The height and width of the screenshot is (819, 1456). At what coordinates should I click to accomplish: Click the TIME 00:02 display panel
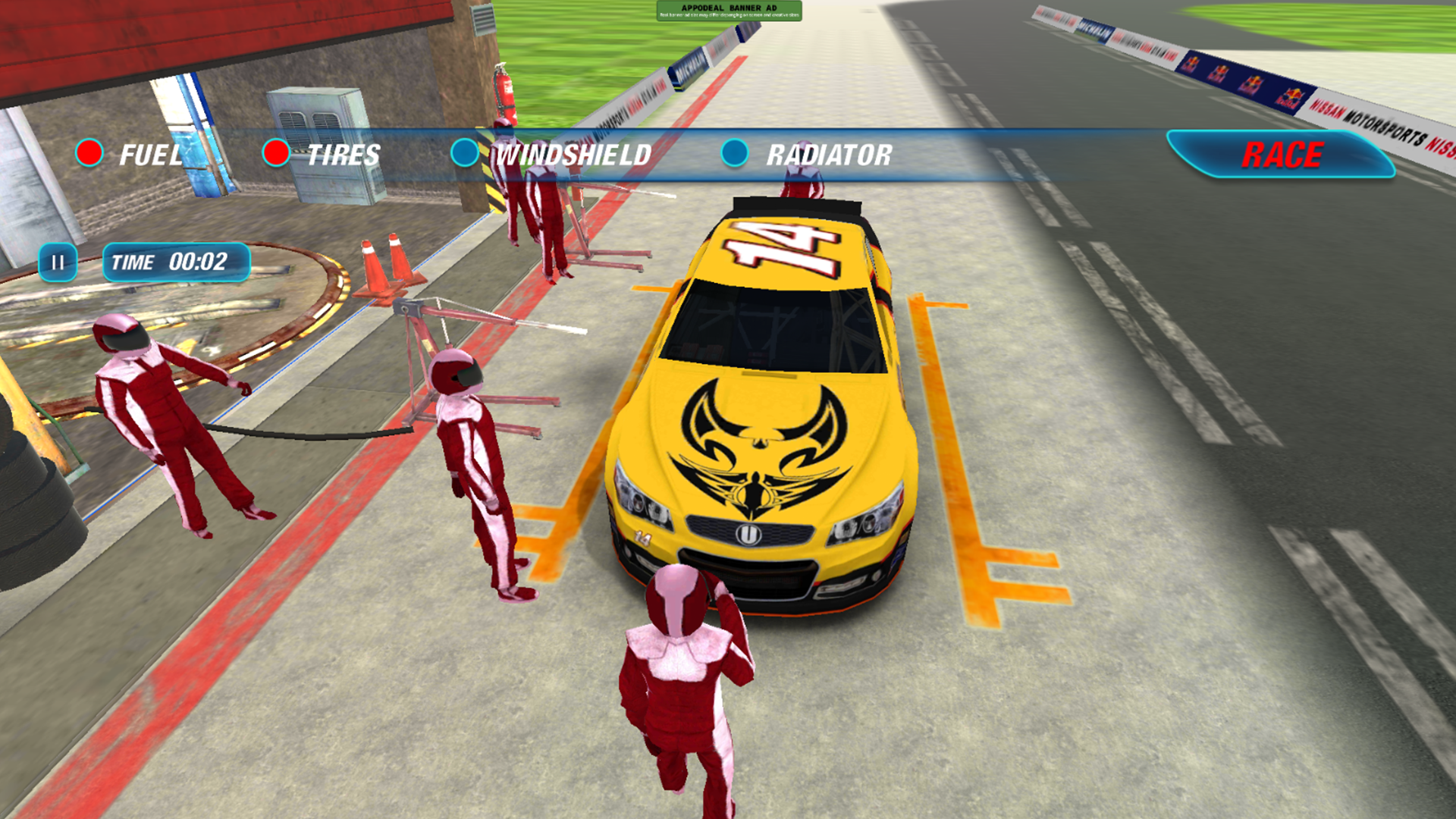coord(177,263)
